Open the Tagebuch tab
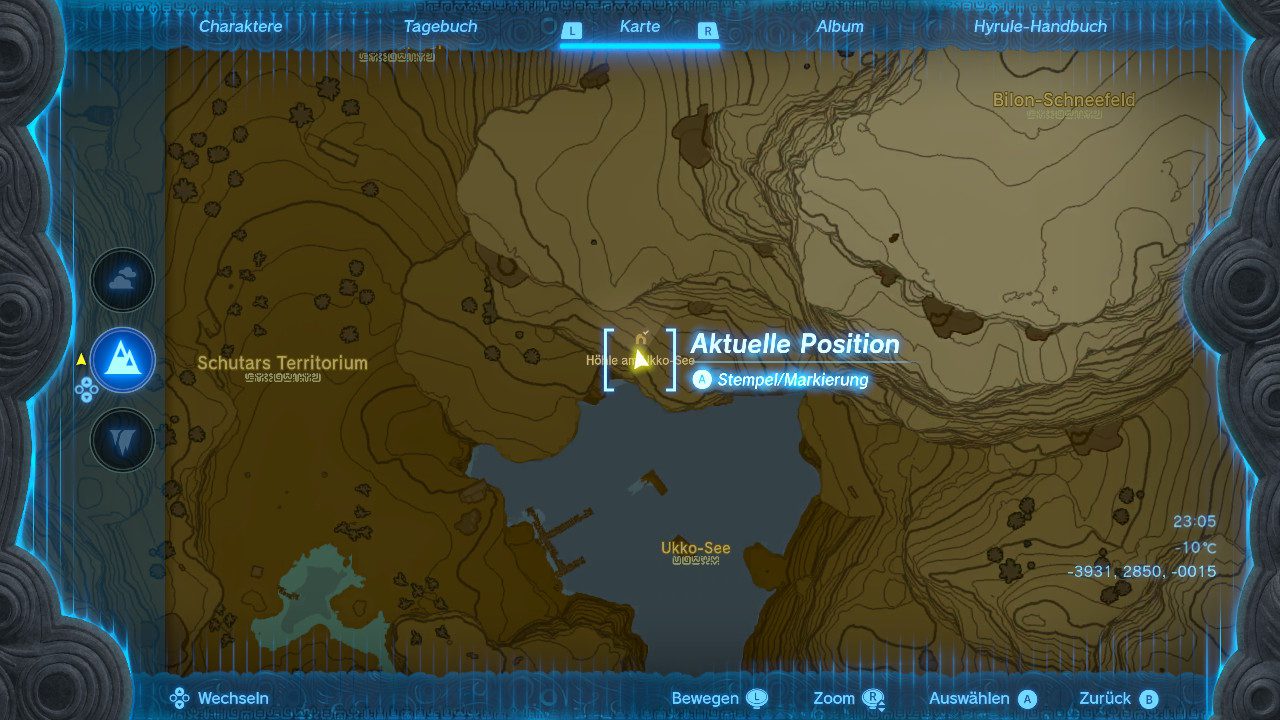This screenshot has width=1280, height=720. pos(440,27)
